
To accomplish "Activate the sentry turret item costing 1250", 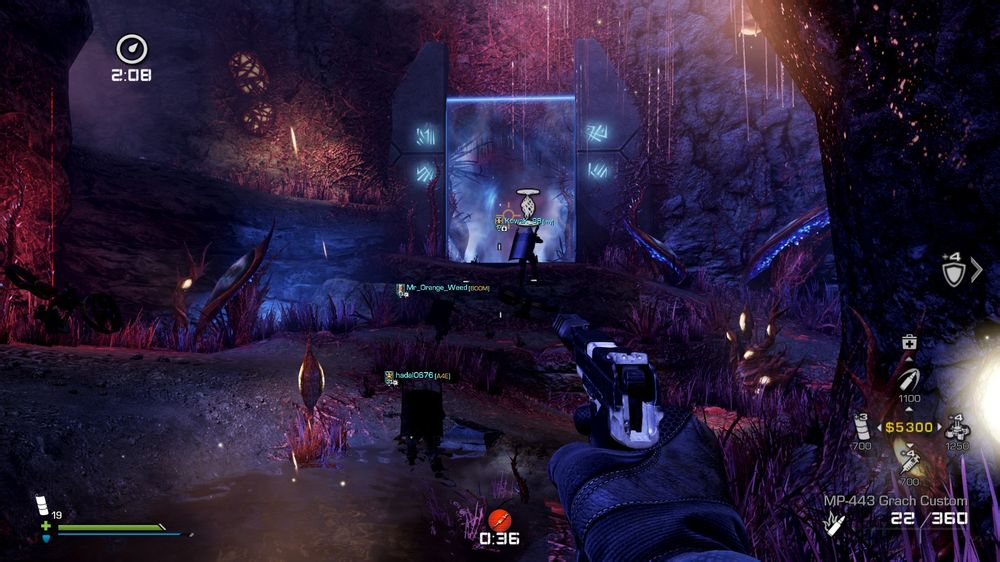I will pos(956,427).
